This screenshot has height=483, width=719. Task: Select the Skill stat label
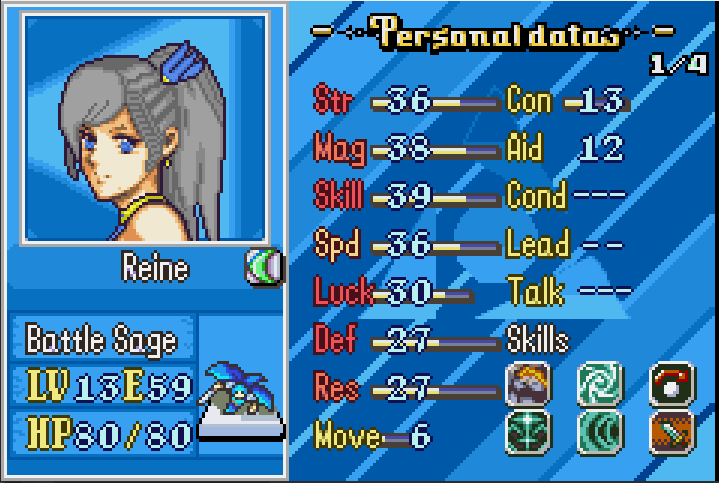click(339, 196)
